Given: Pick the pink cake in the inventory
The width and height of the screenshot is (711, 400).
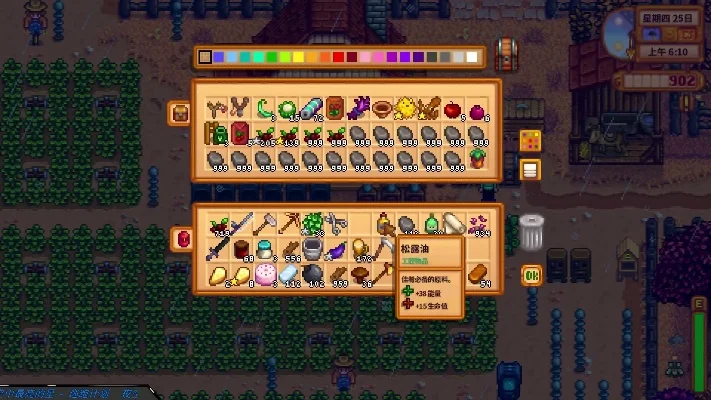Looking at the screenshot, I should click(x=264, y=274).
